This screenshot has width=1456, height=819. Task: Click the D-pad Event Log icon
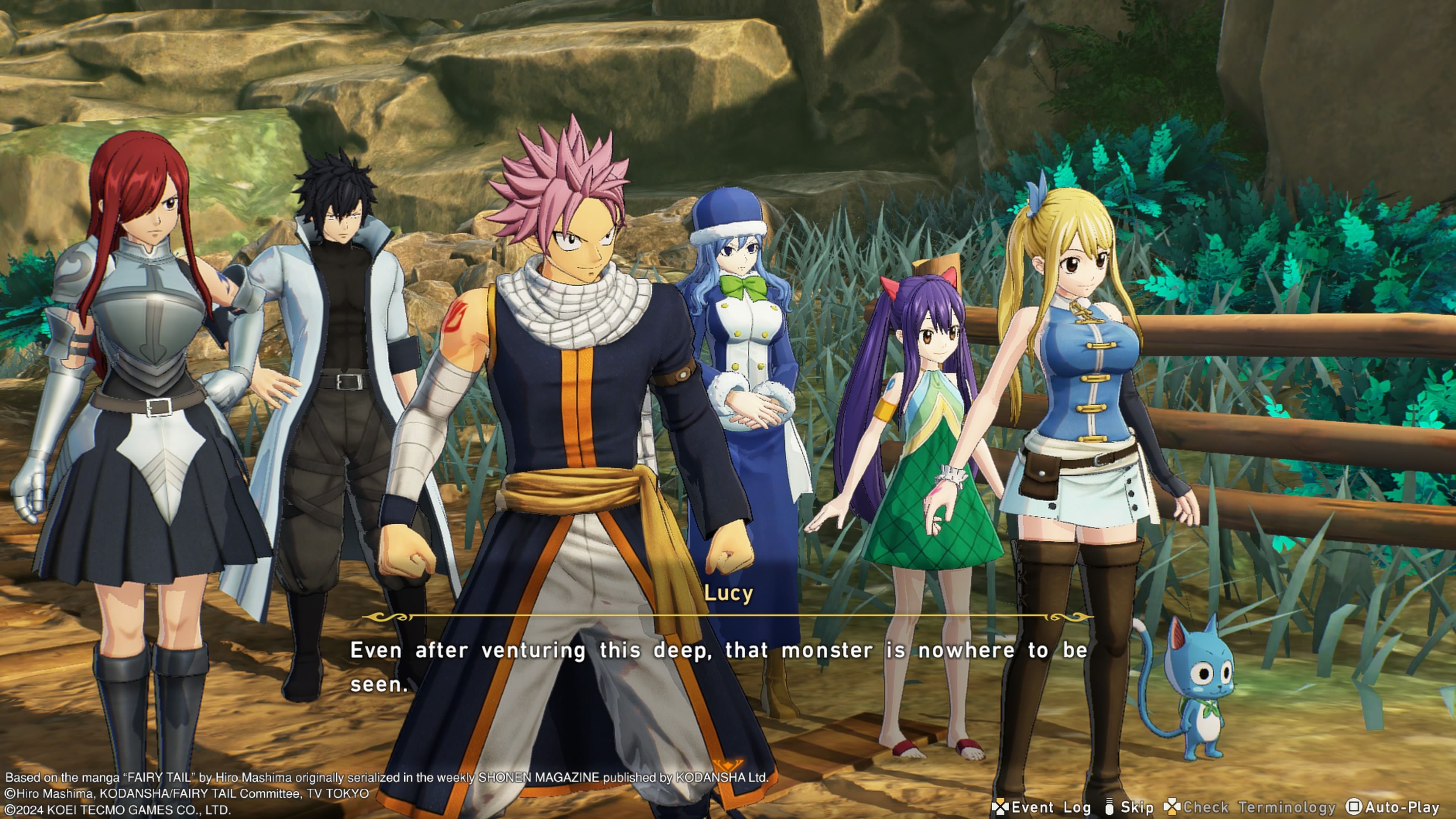tap(1000, 807)
